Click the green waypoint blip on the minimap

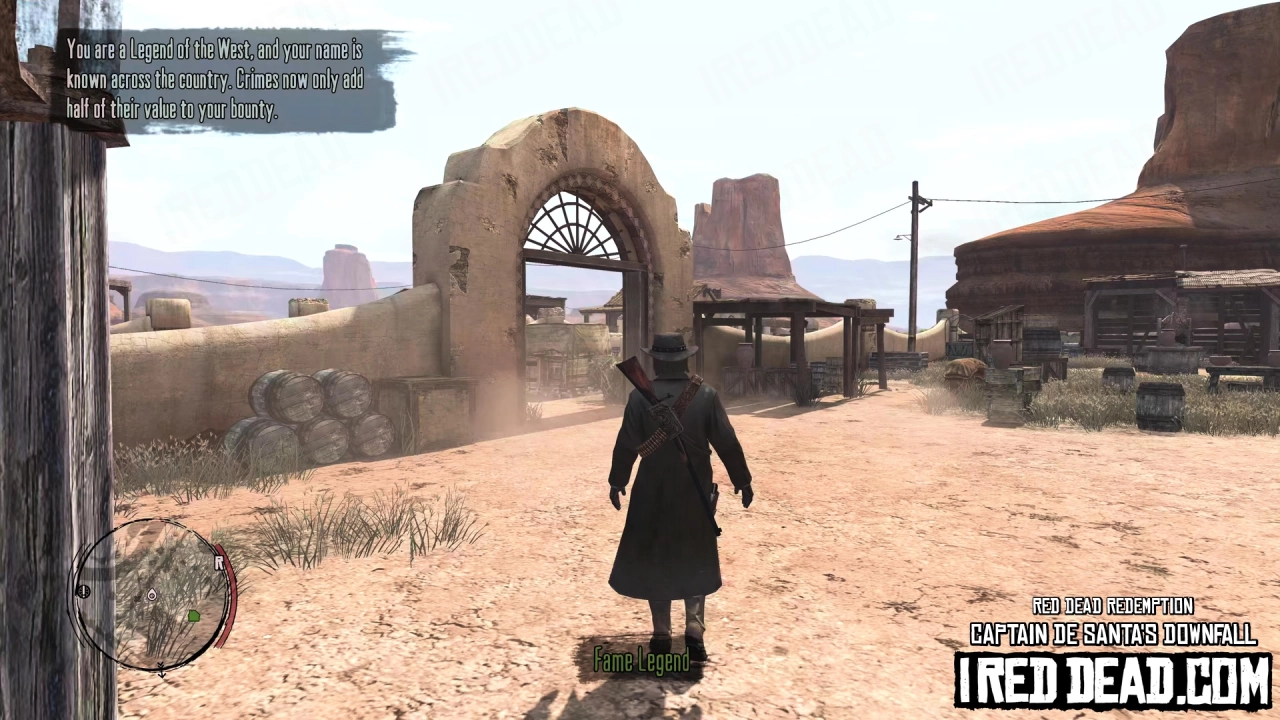coord(193,617)
